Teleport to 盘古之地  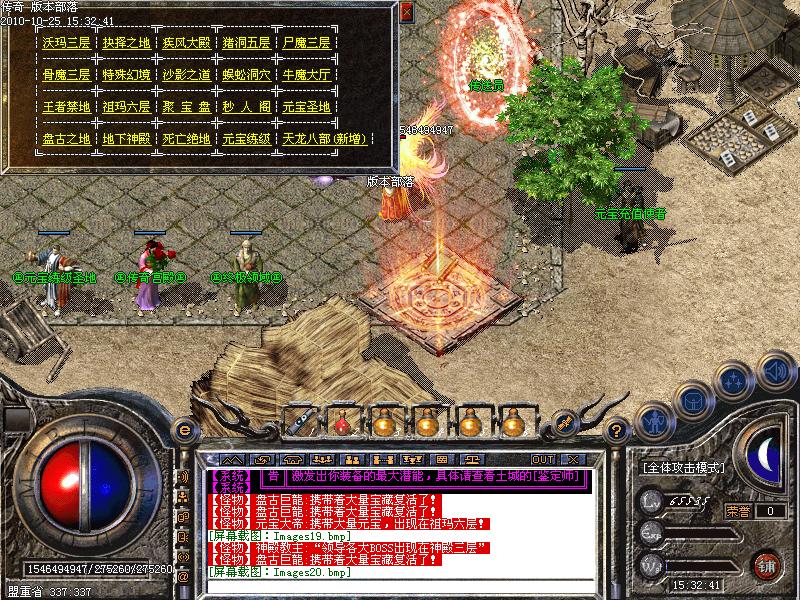click(x=67, y=139)
